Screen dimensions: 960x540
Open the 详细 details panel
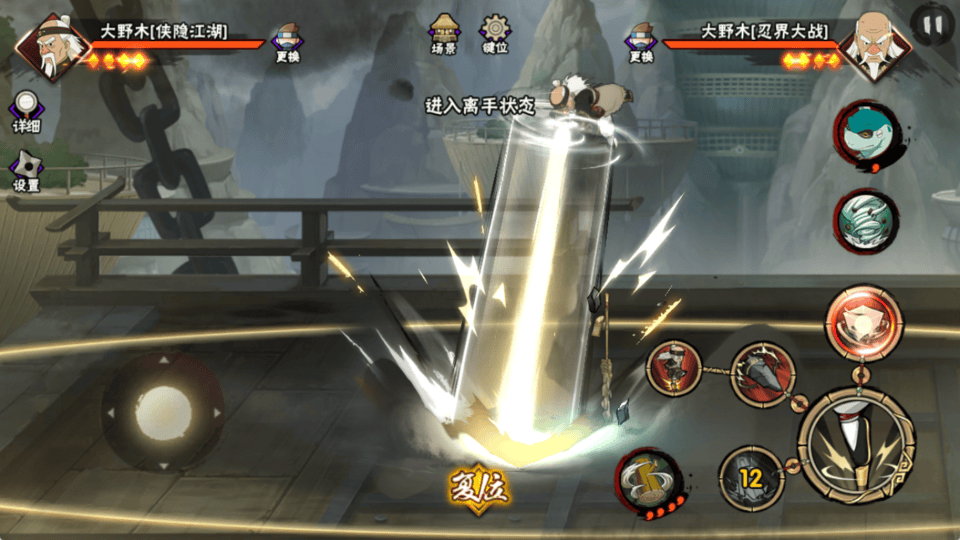point(27,112)
